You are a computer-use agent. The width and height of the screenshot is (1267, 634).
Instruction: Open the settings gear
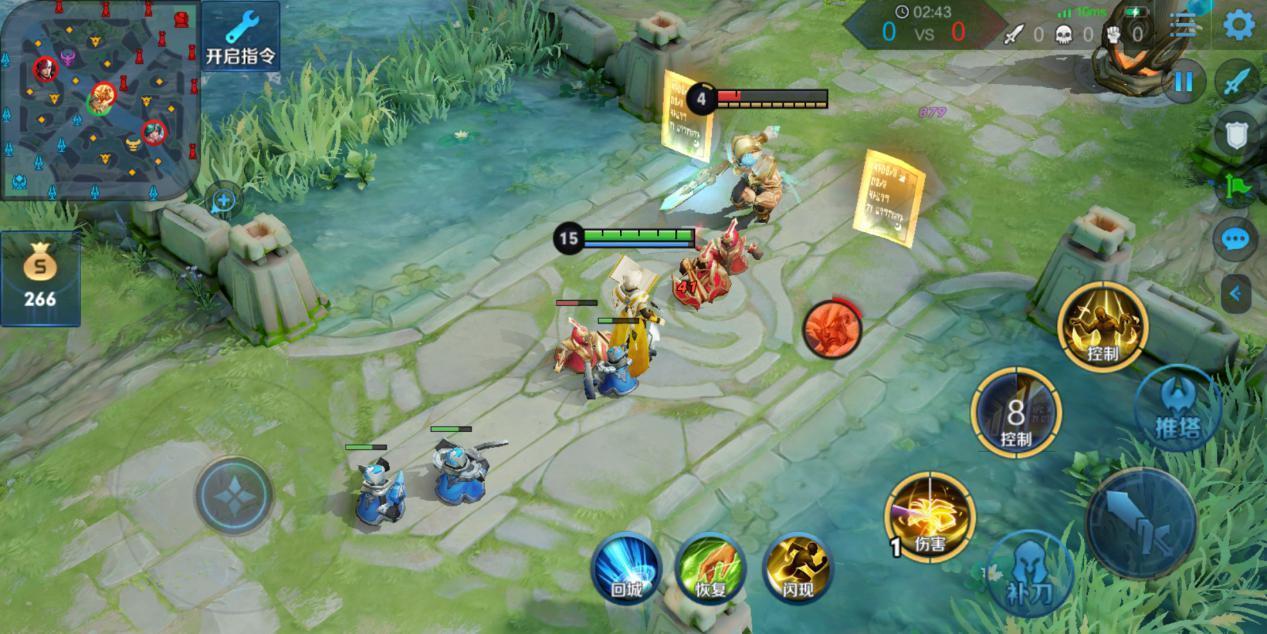[x=1239, y=25]
